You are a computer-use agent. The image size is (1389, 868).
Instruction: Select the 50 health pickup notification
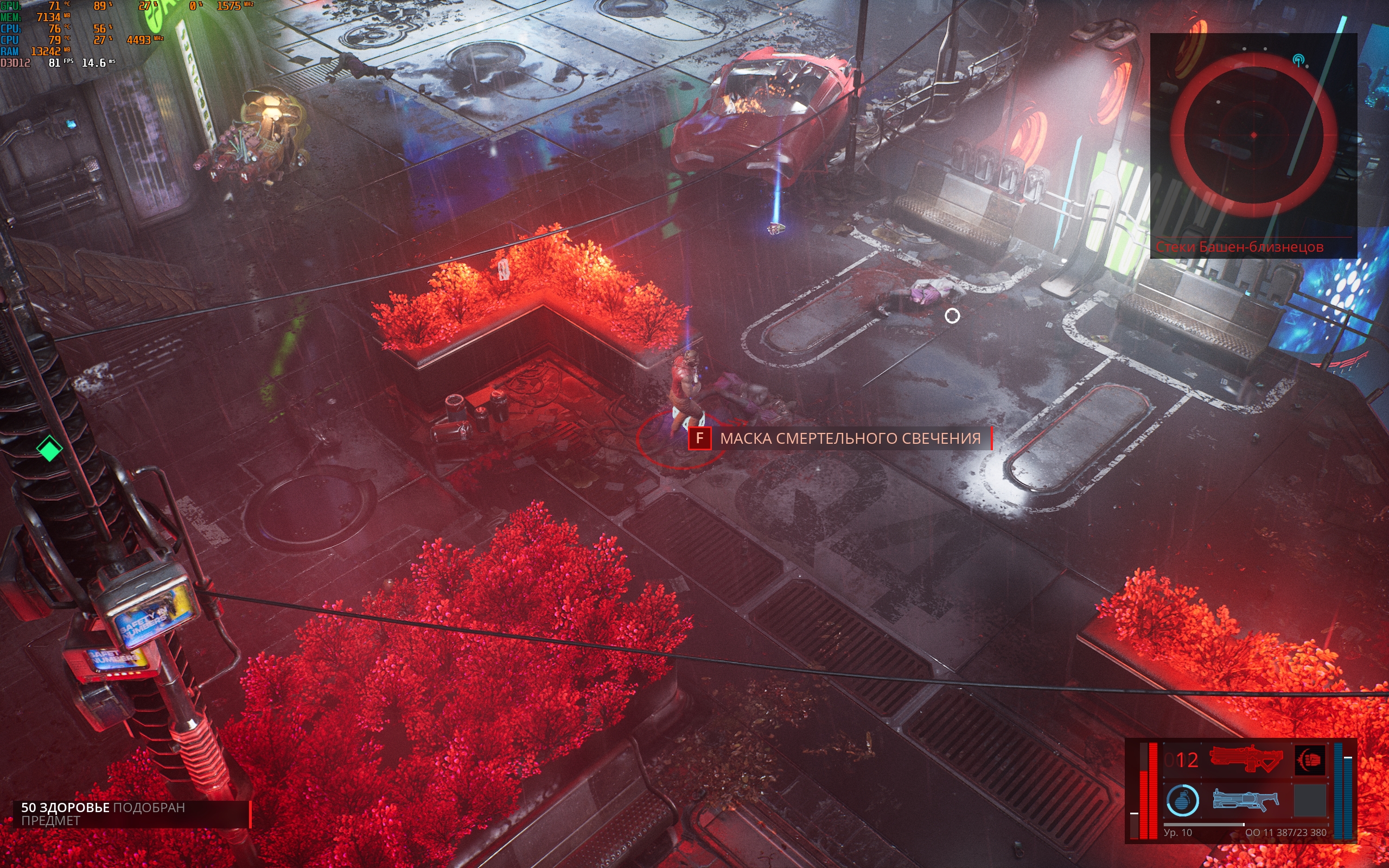coord(131,814)
